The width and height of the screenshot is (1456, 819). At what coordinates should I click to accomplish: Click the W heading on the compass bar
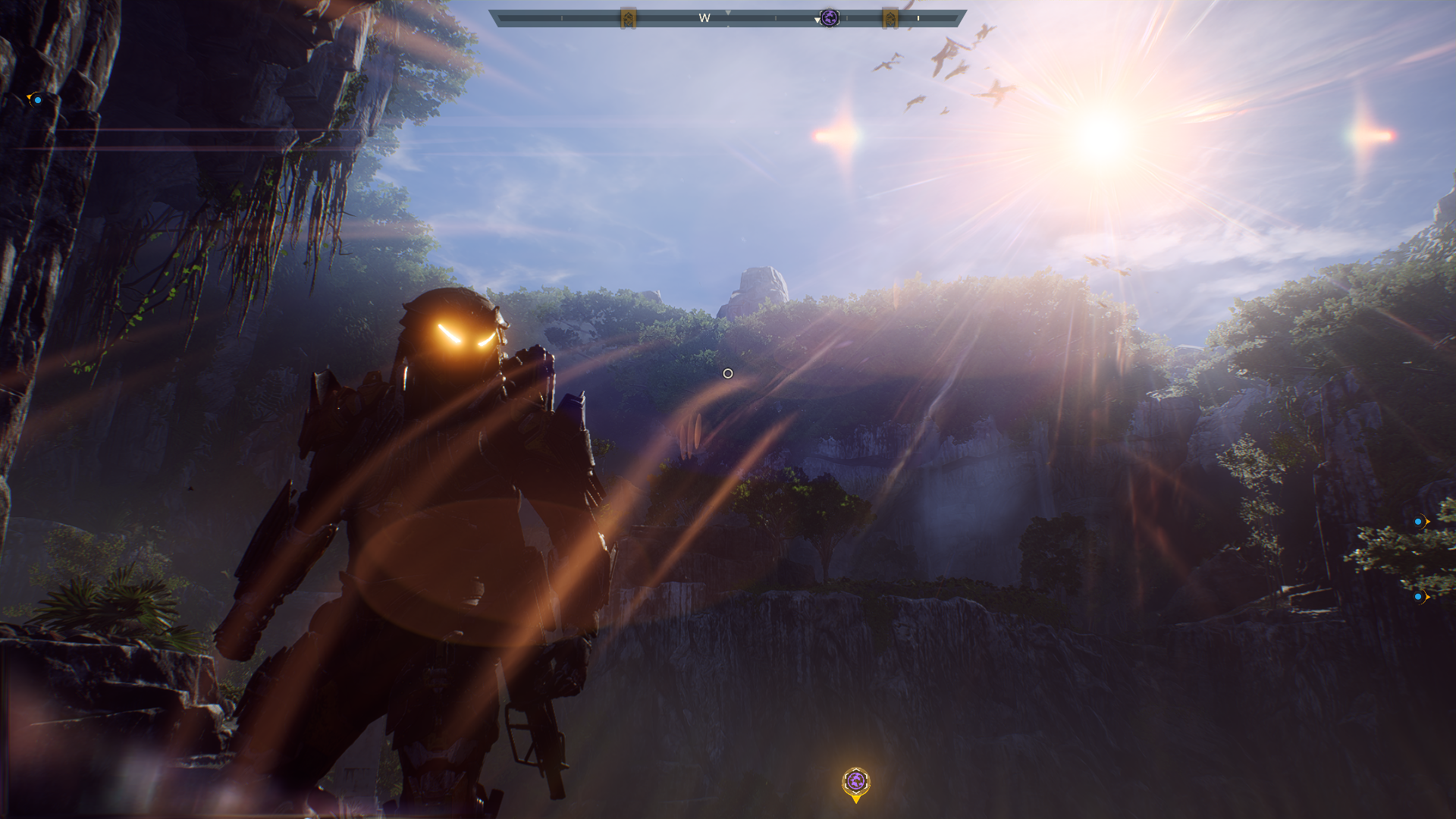(704, 18)
